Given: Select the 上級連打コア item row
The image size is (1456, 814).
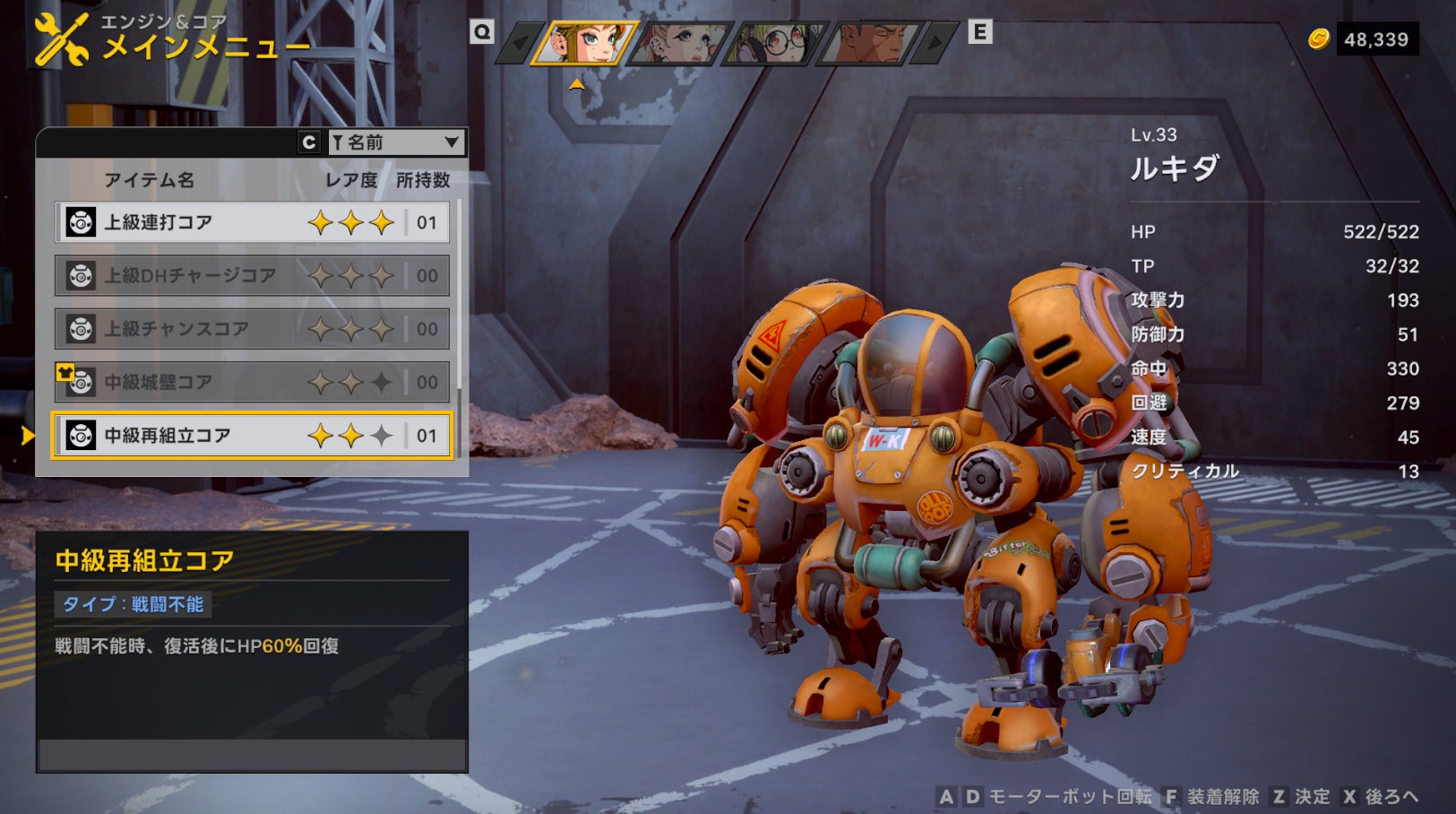Looking at the screenshot, I should click(x=252, y=222).
